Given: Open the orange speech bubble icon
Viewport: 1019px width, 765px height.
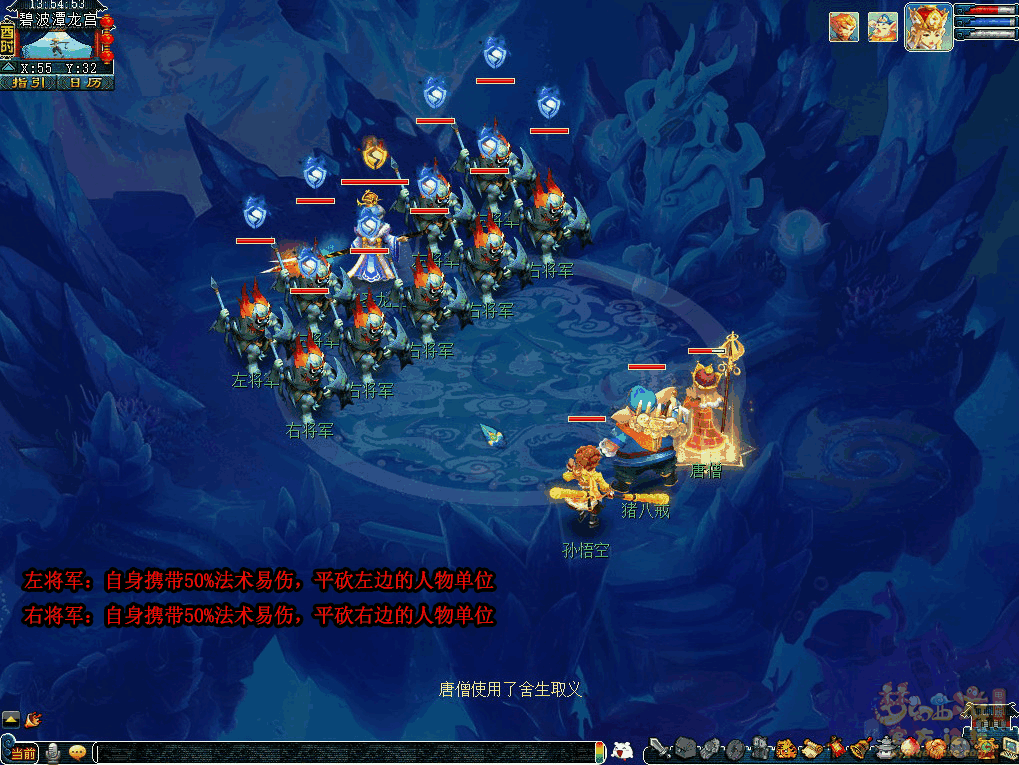Looking at the screenshot, I should click(77, 752).
